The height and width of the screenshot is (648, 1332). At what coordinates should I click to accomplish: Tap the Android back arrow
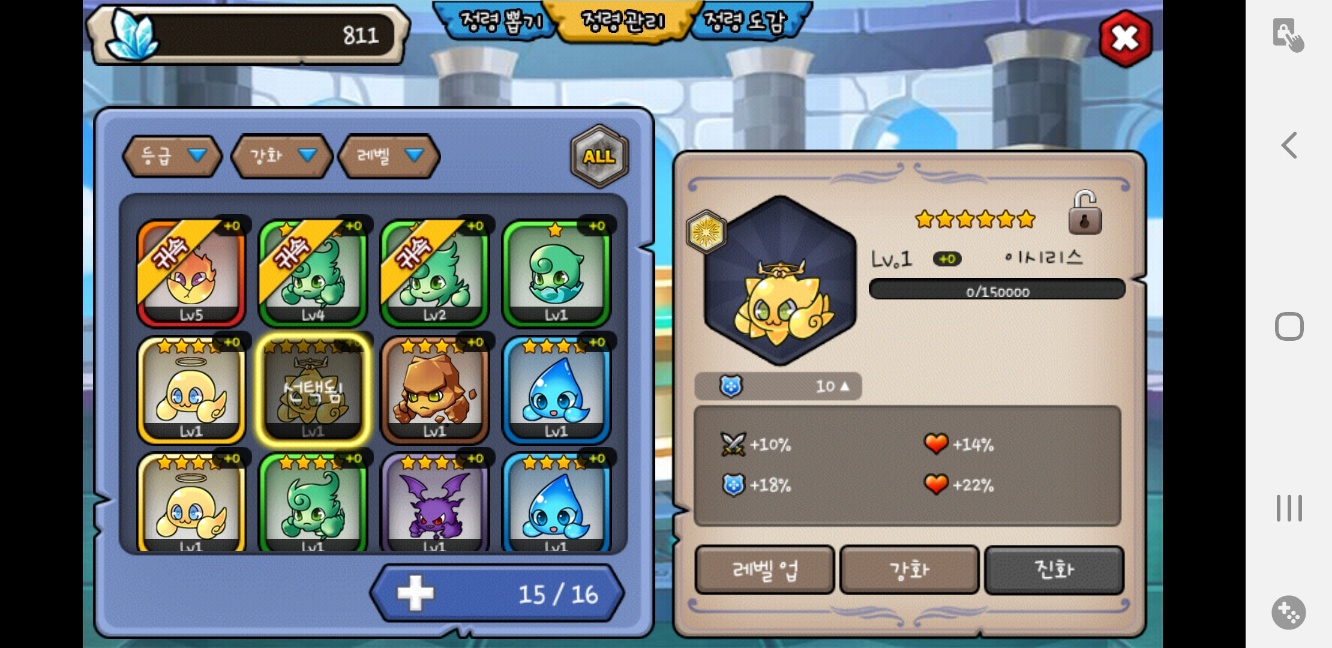click(1289, 145)
